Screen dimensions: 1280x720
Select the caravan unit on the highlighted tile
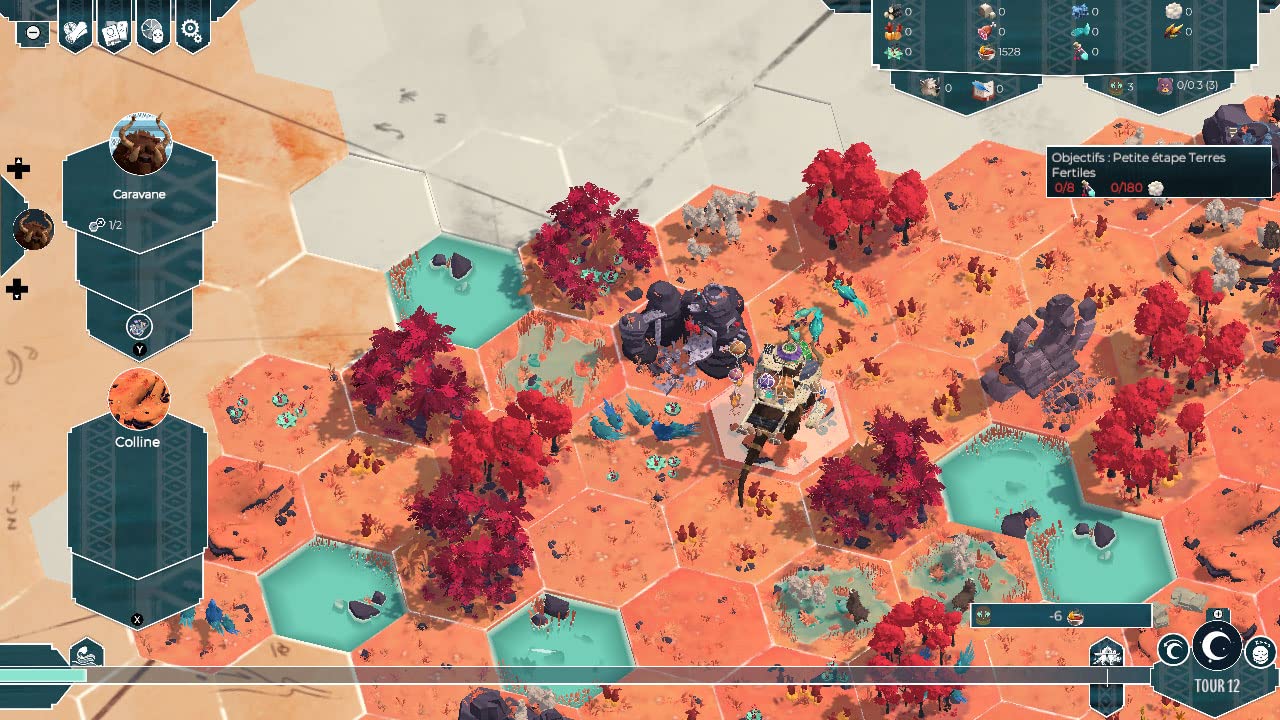778,400
